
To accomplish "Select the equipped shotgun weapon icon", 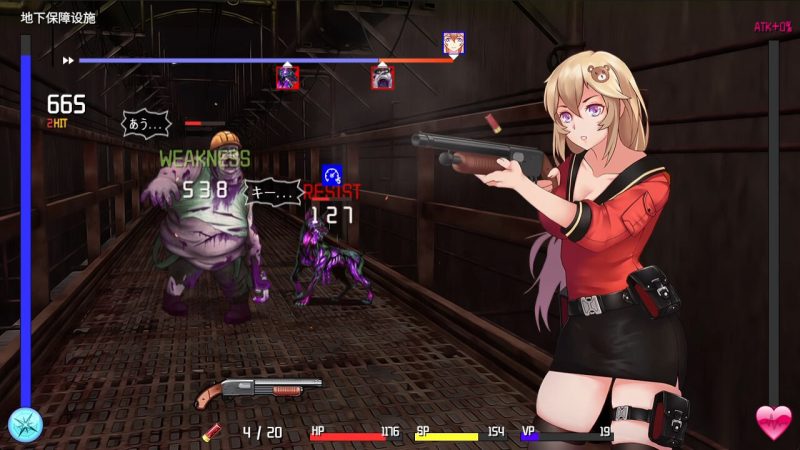I will 258,388.
